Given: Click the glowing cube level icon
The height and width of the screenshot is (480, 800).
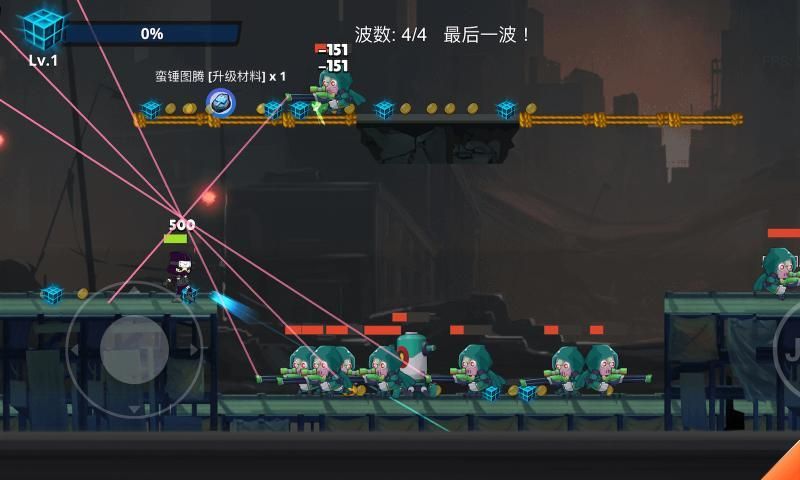Looking at the screenshot, I should tap(43, 28).
